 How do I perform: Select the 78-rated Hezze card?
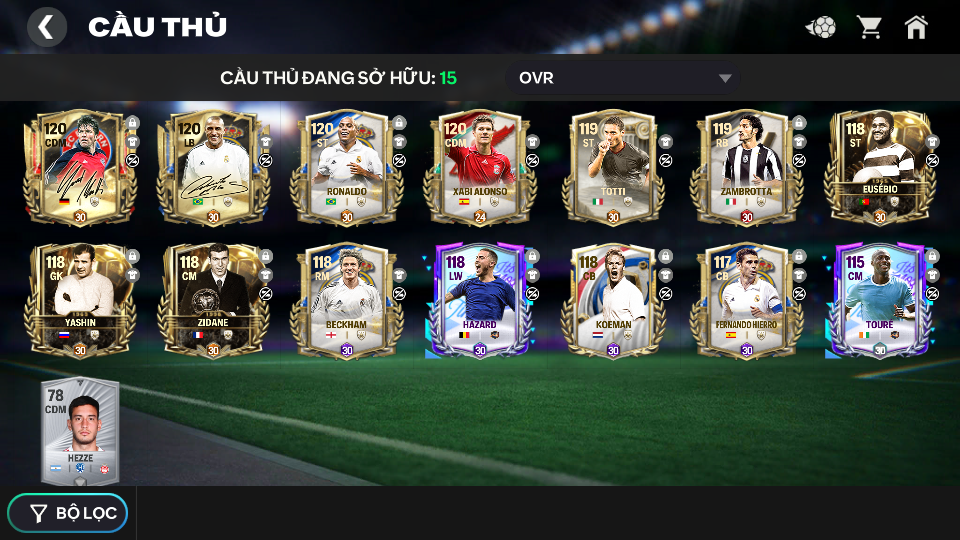(x=80, y=430)
